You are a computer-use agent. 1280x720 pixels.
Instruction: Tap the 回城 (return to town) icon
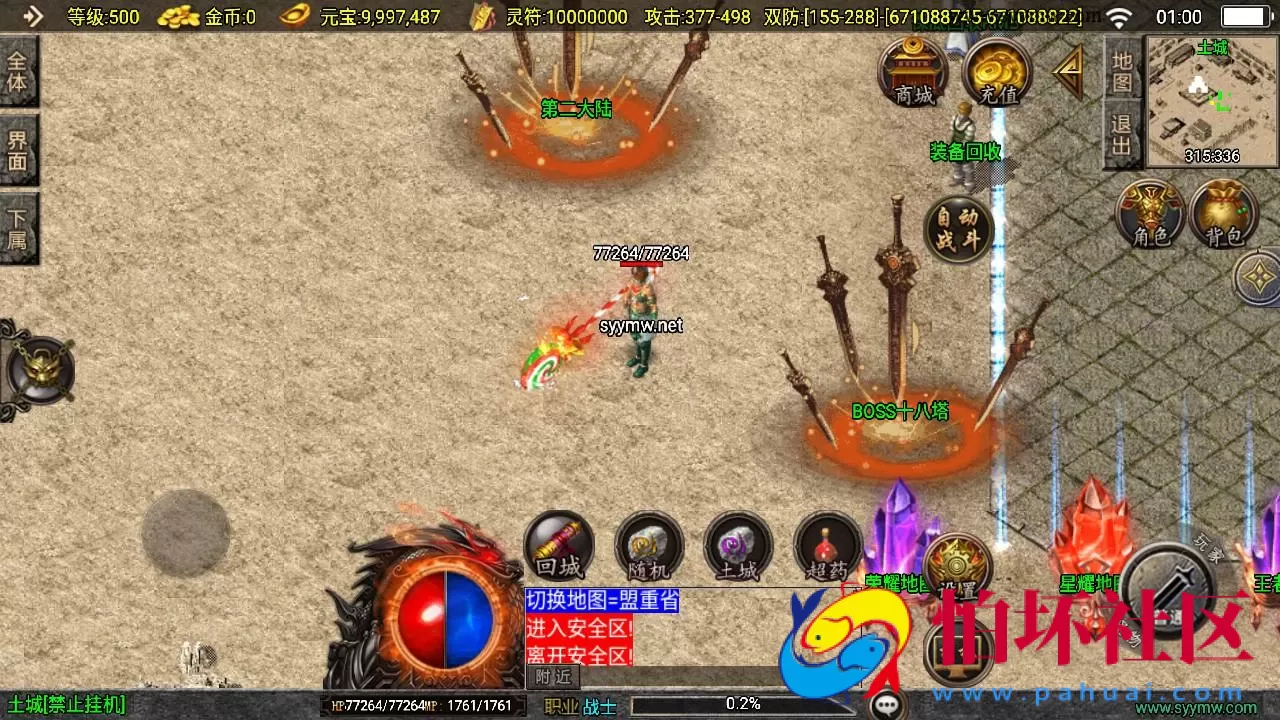point(559,546)
